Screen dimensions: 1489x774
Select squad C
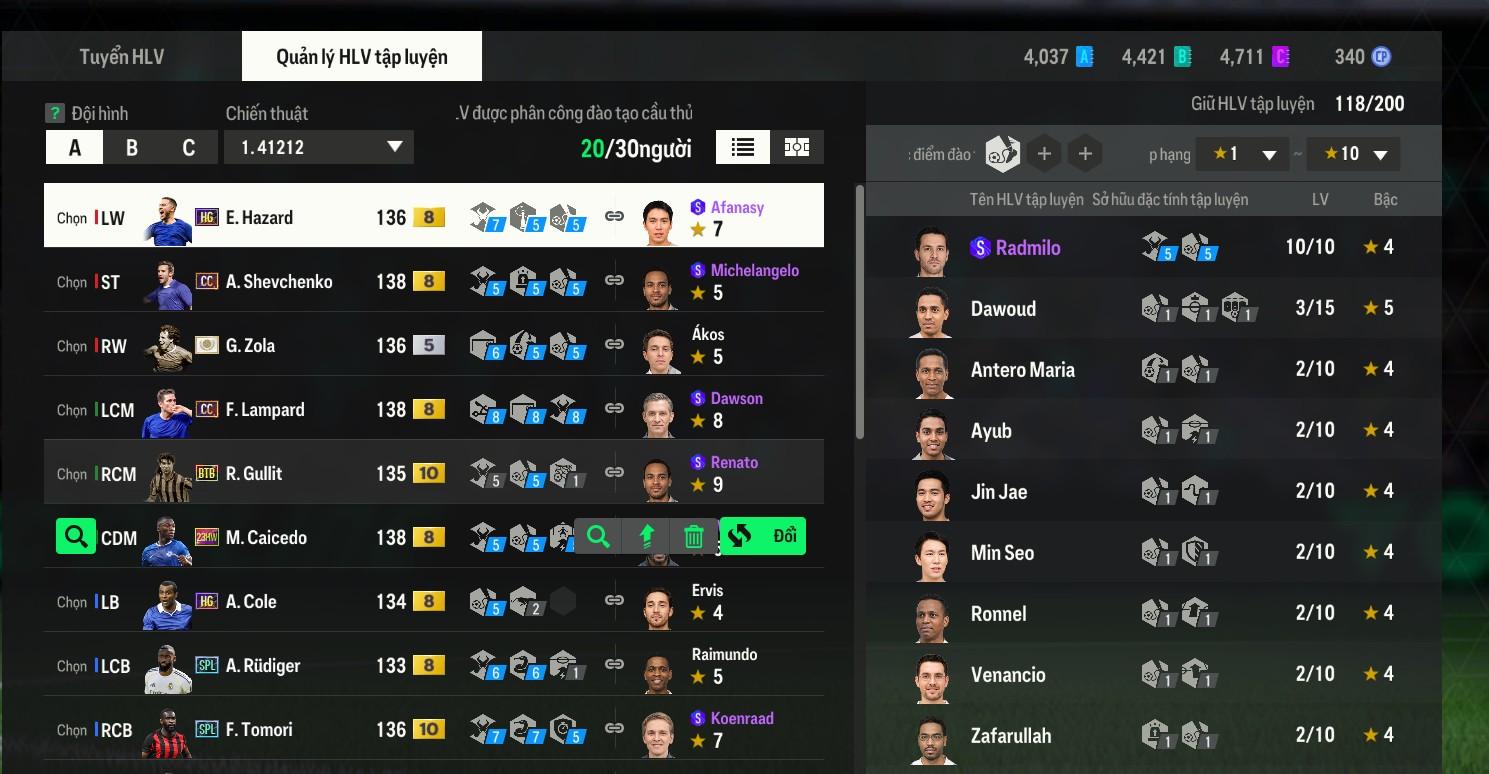(188, 148)
